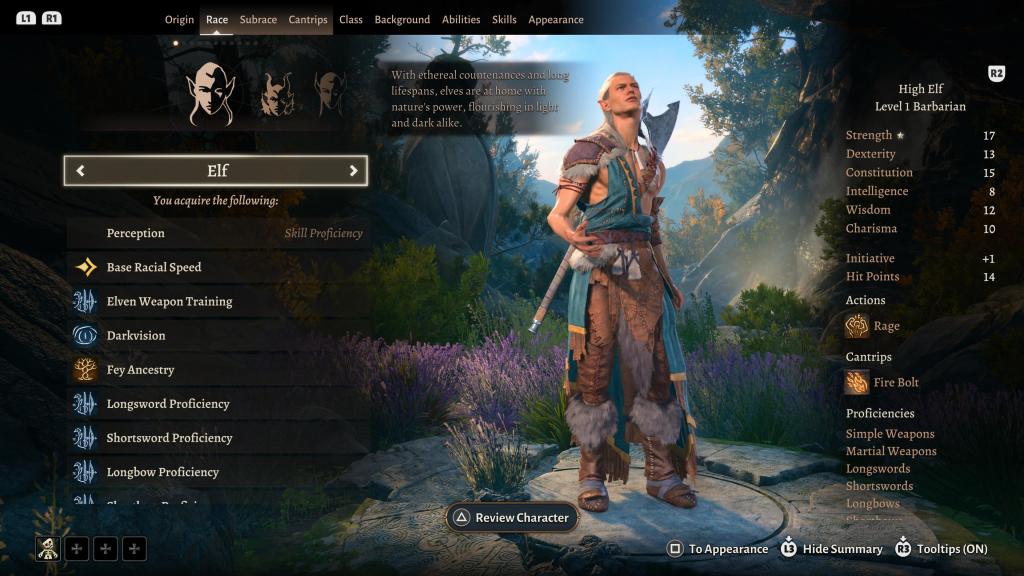Click the Rage action icon

coord(857,326)
